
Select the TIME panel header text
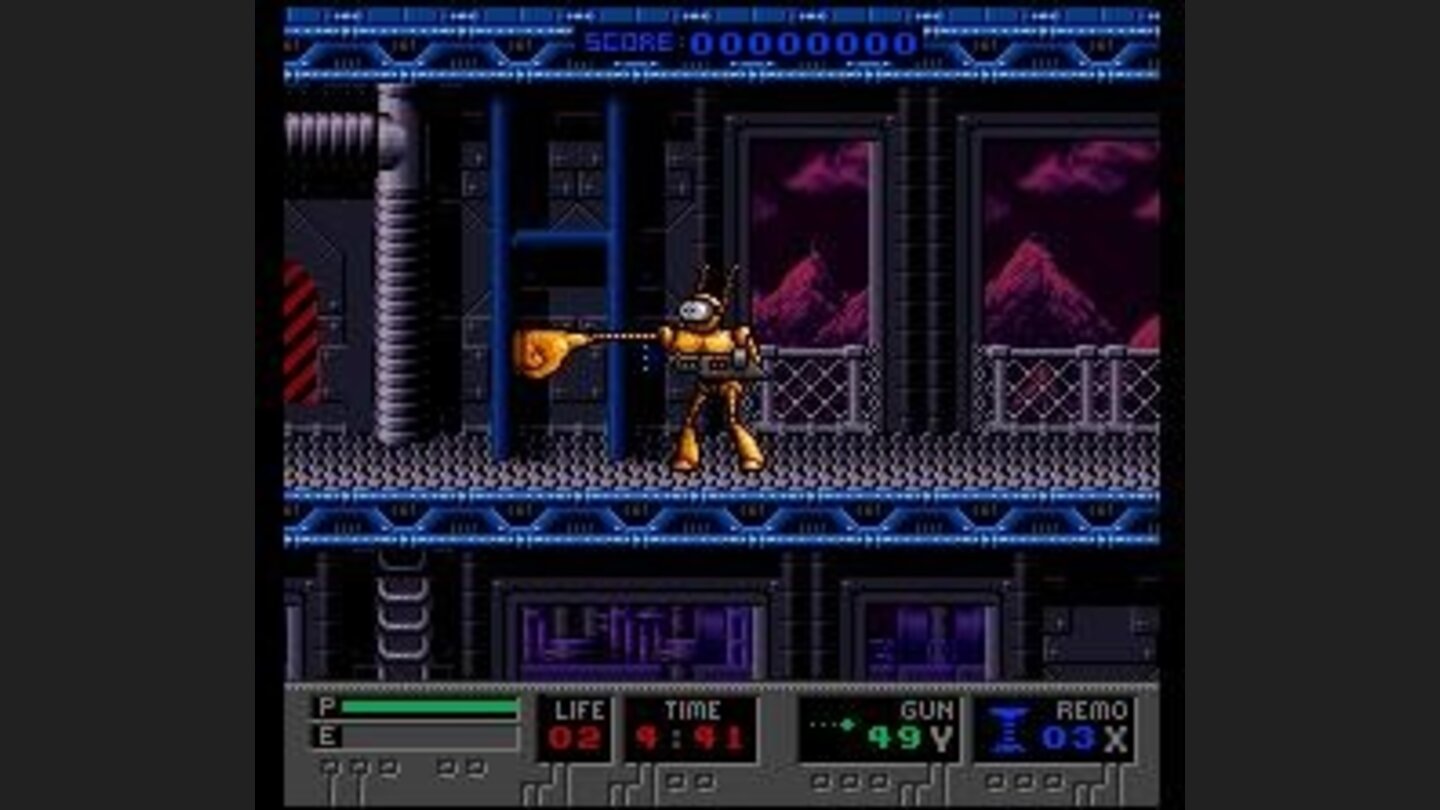693,710
